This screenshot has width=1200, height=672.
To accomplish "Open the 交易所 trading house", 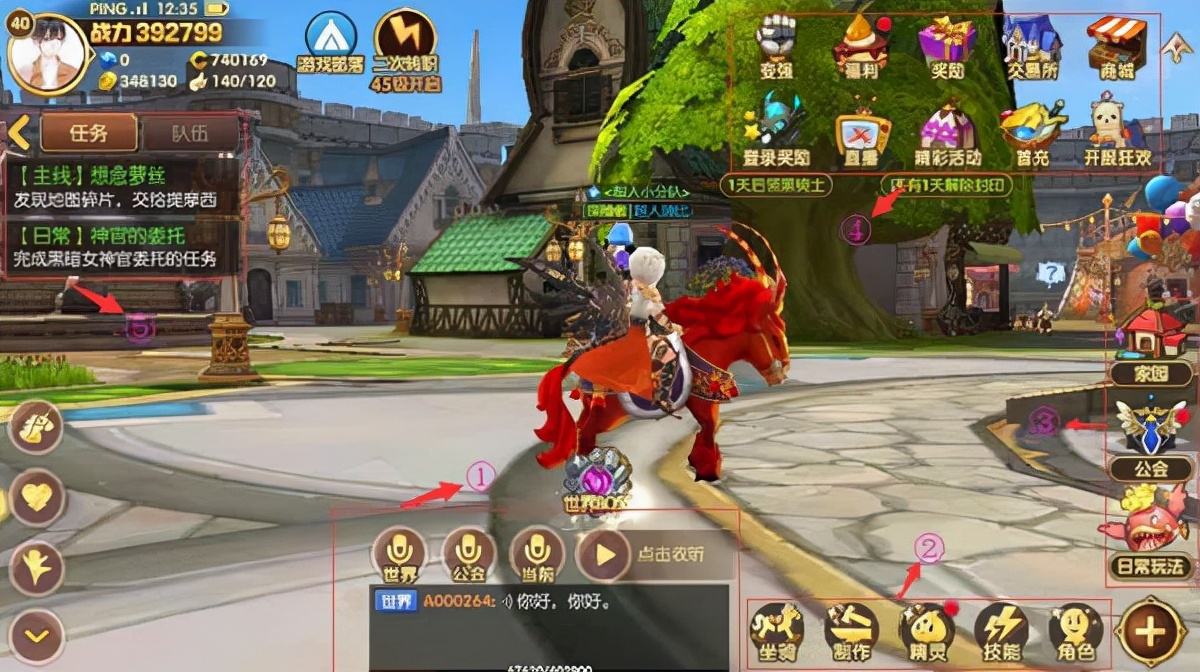I will pos(1032,45).
